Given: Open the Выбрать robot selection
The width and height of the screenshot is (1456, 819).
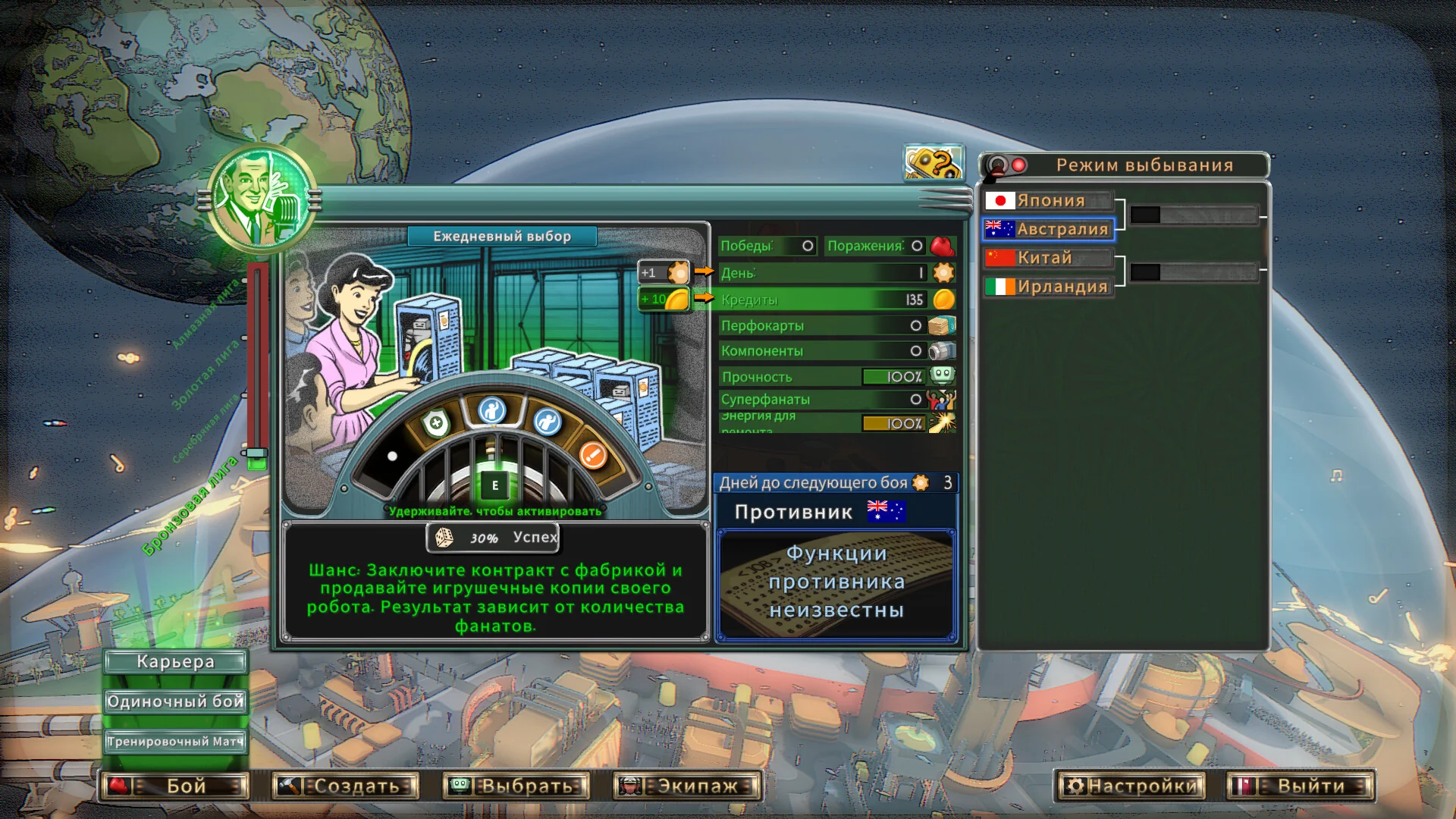Looking at the screenshot, I should (516, 786).
